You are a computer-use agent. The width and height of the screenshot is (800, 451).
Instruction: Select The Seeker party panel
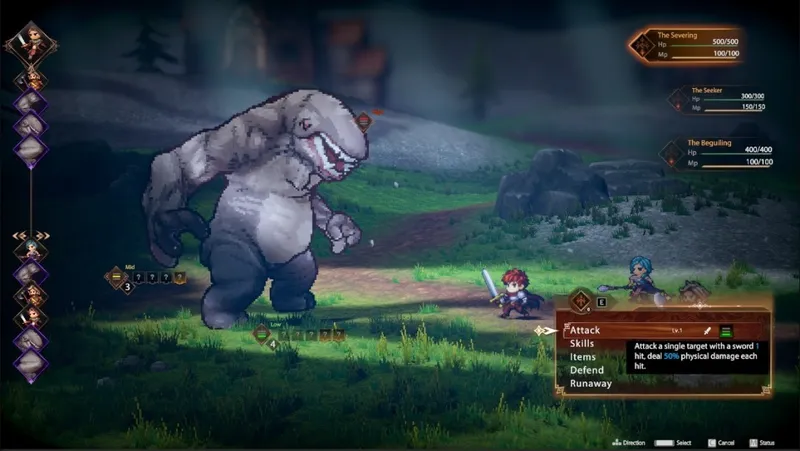717,100
